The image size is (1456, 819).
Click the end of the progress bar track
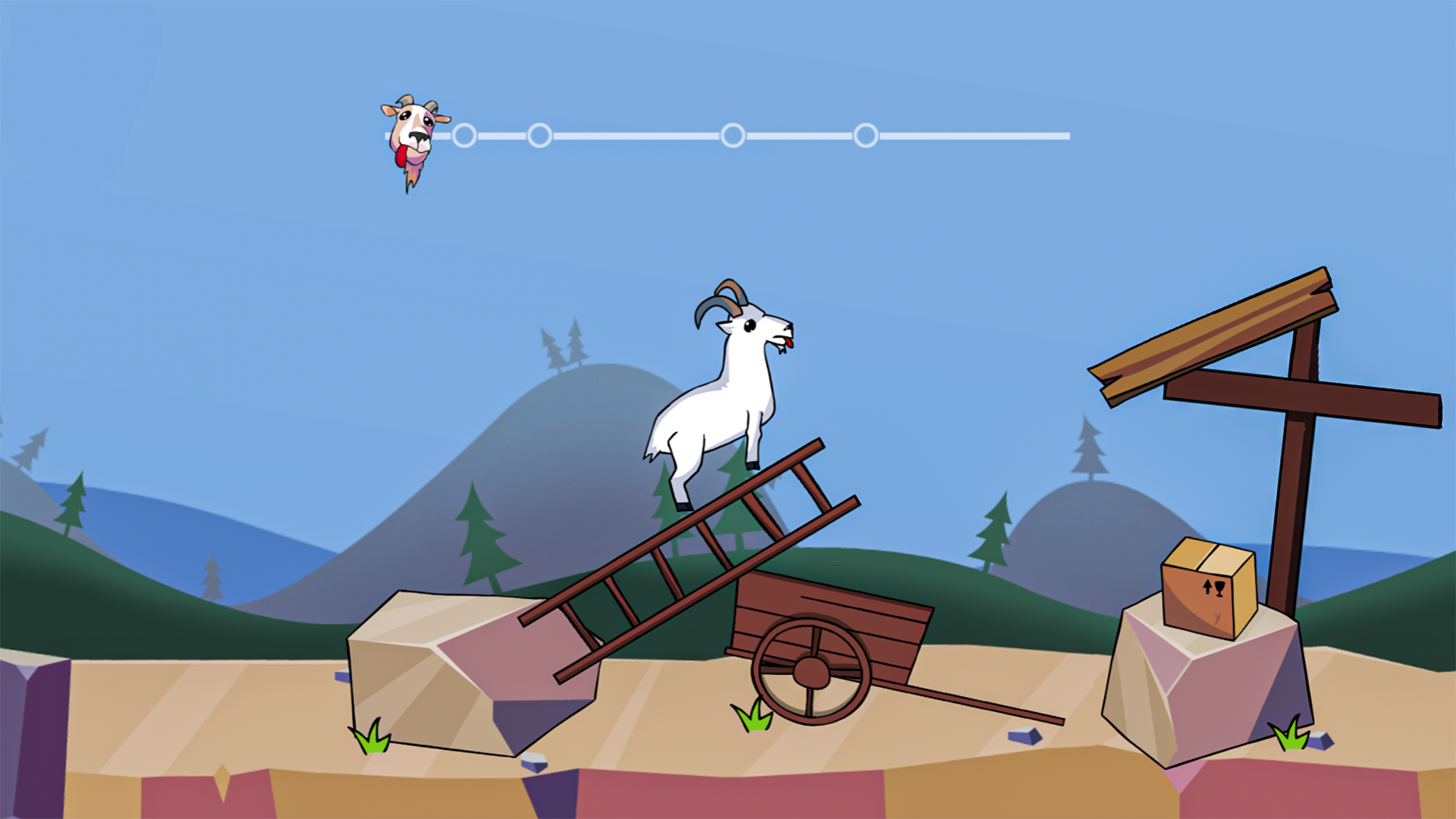coord(1065,135)
